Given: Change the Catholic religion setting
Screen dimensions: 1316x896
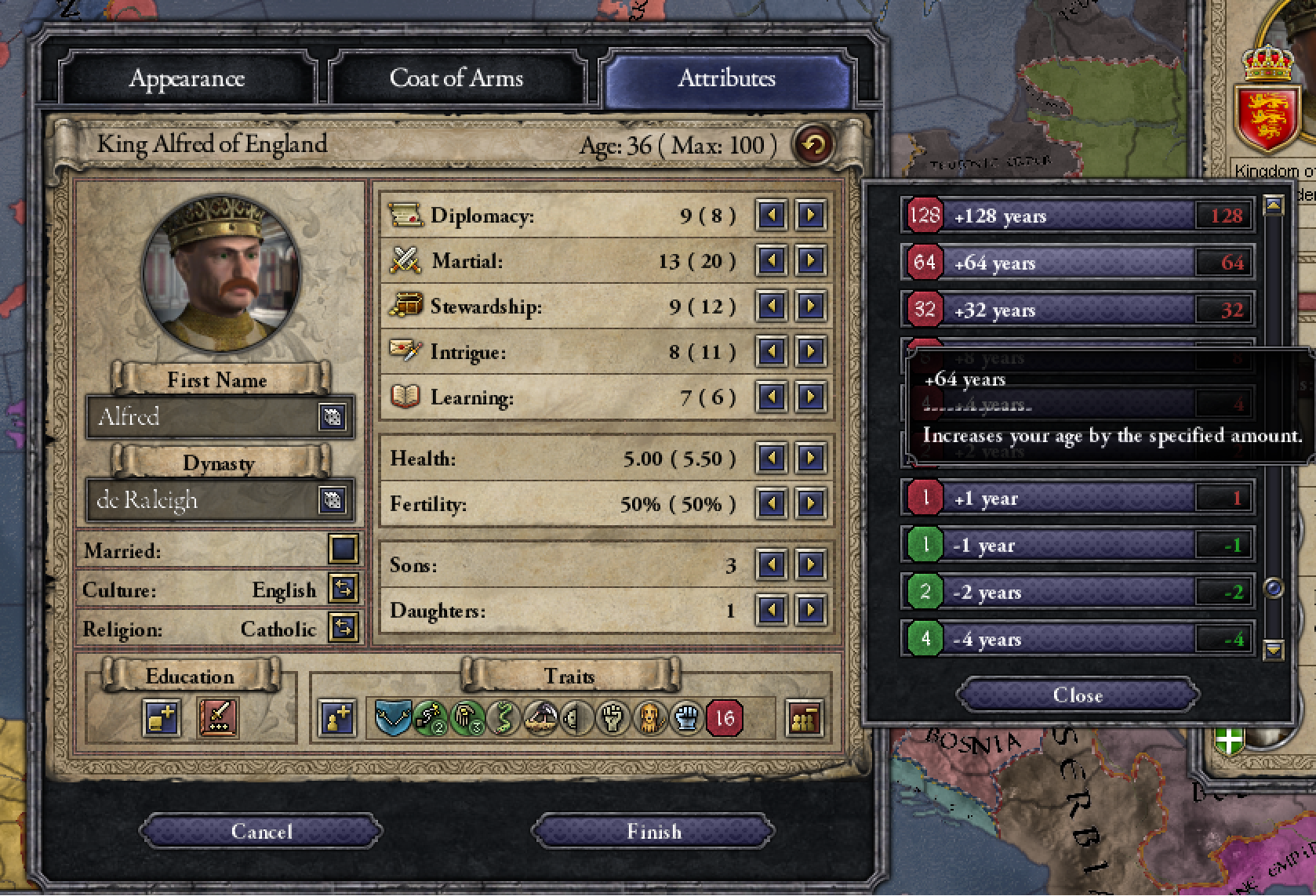Looking at the screenshot, I should pyautogui.click(x=344, y=628).
